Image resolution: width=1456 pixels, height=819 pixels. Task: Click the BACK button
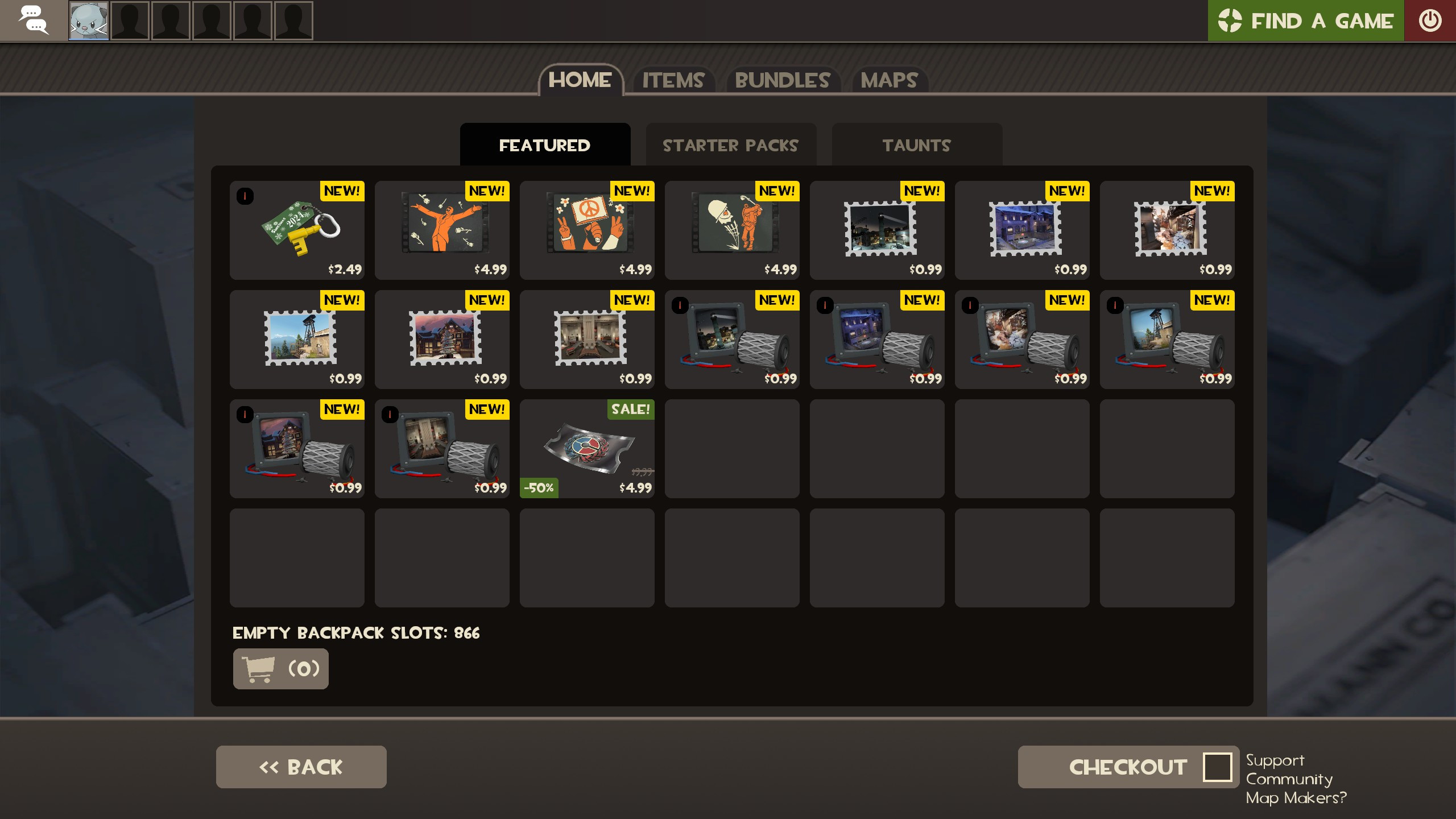coord(301,767)
